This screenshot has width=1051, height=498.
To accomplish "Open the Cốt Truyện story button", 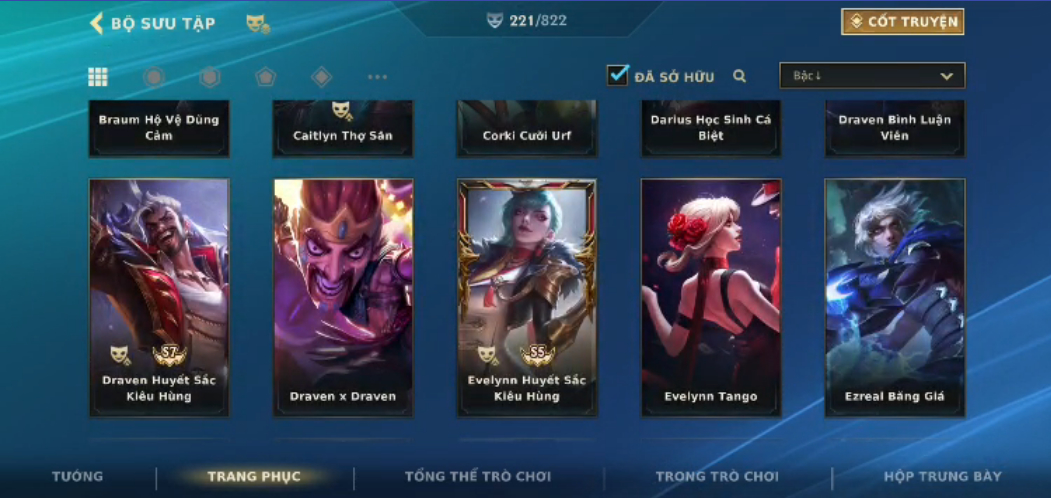I will (x=902, y=22).
